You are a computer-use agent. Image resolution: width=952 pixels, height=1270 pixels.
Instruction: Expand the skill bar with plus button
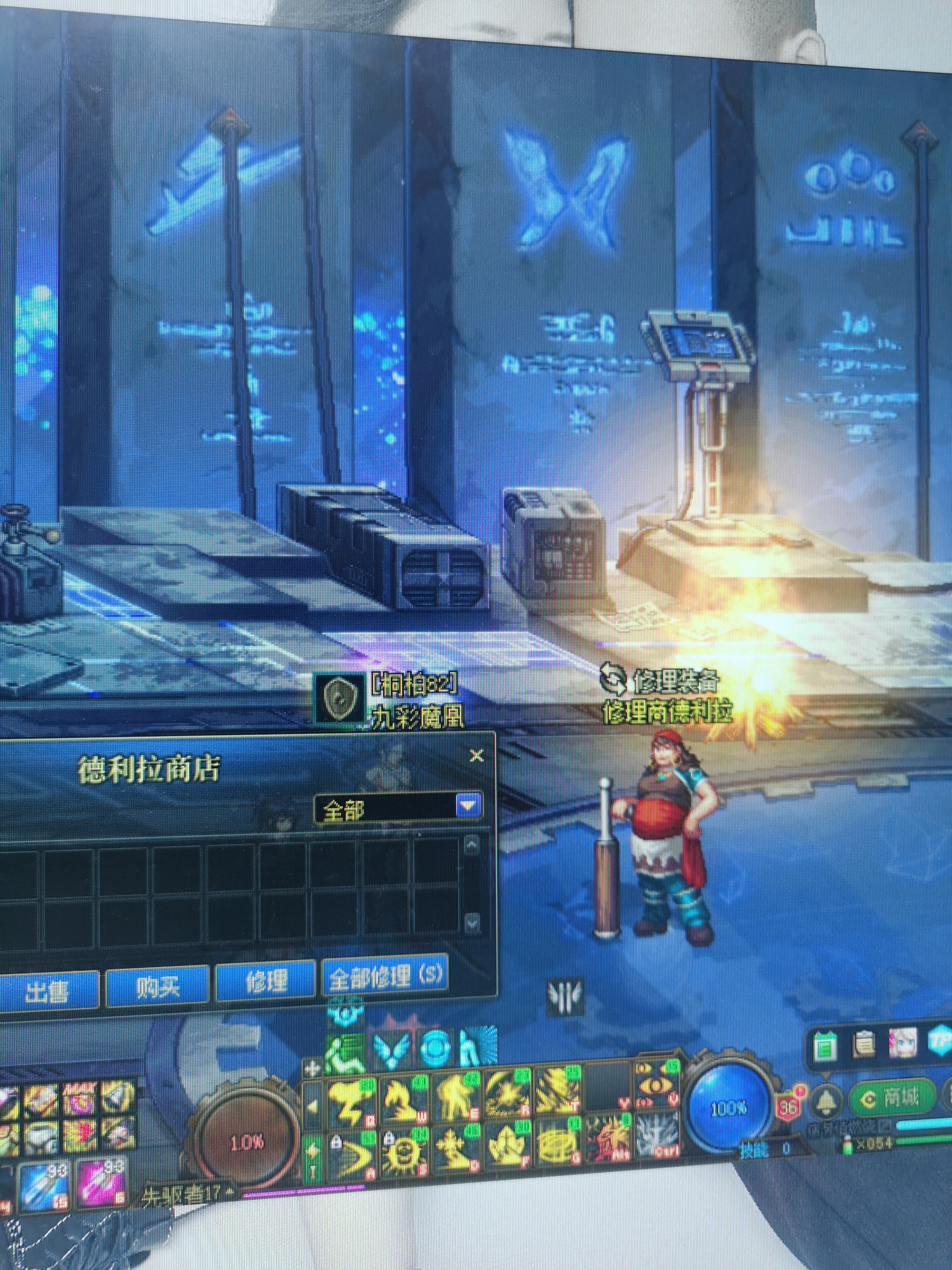point(313,1068)
